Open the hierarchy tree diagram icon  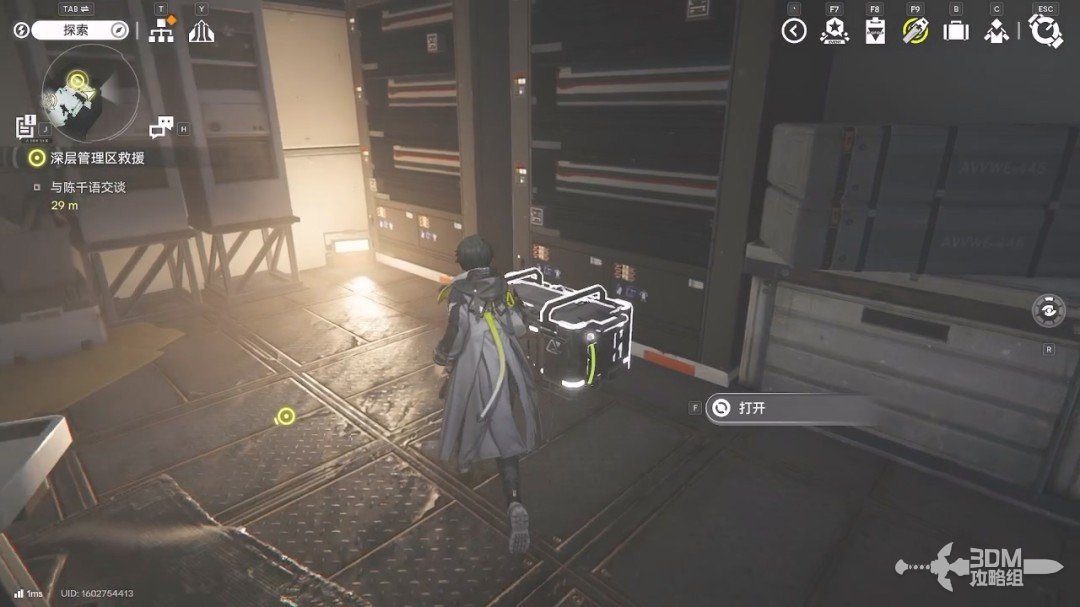(161, 30)
